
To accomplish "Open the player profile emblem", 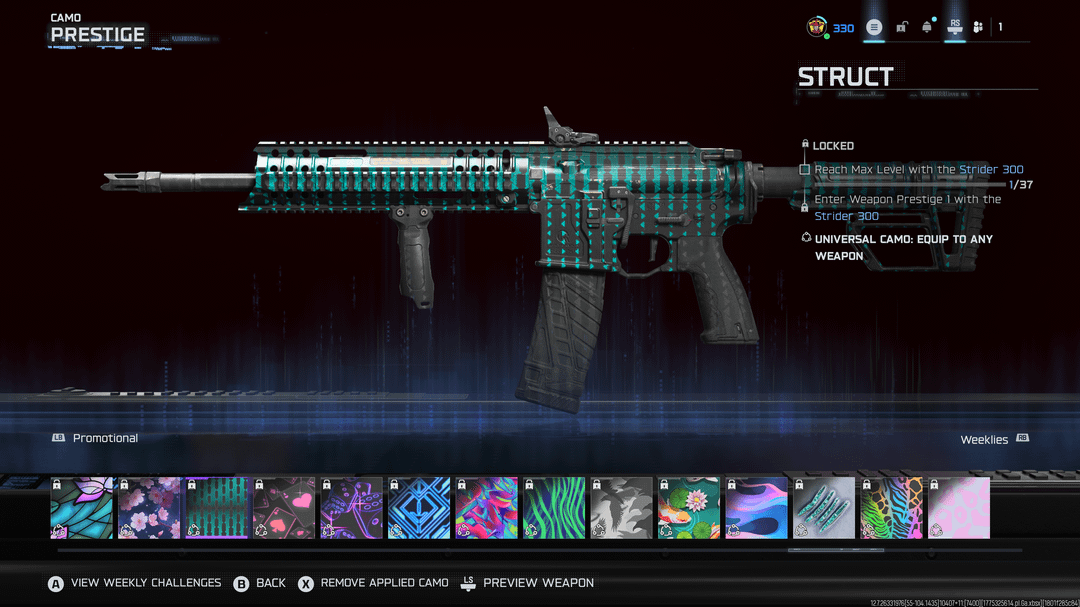I will 817,28.
